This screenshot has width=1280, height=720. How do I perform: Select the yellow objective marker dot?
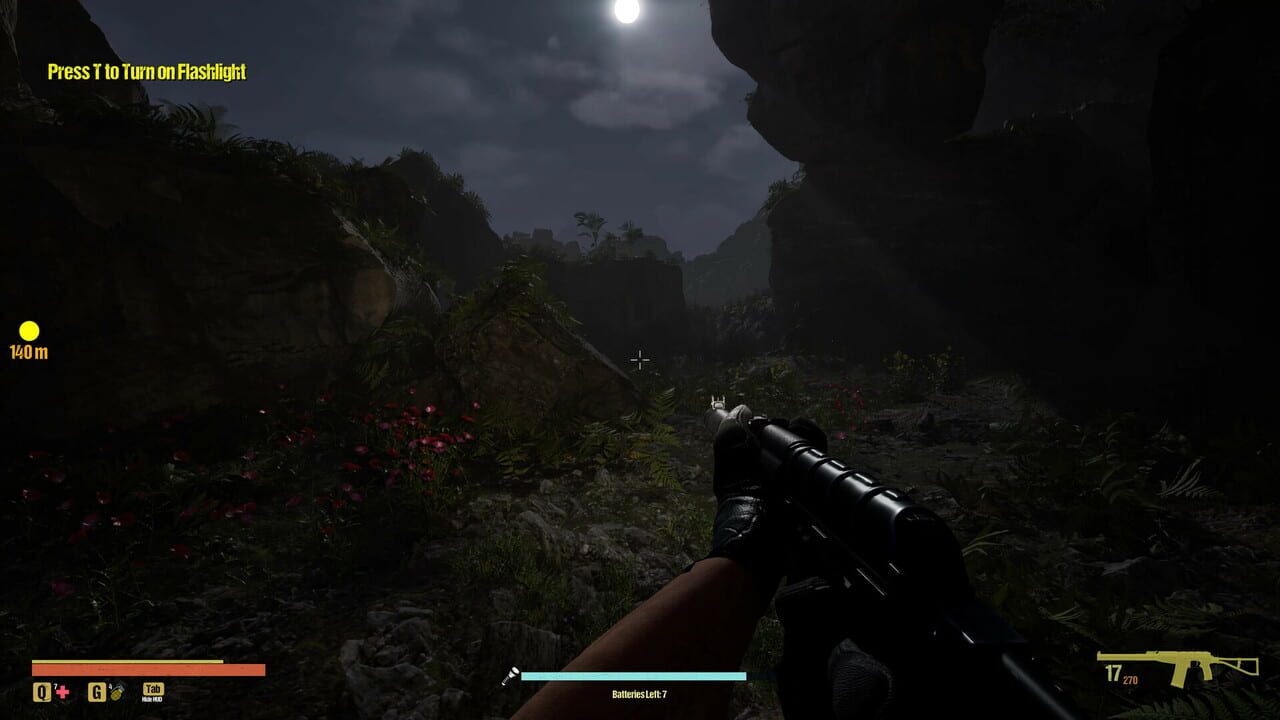[28, 330]
